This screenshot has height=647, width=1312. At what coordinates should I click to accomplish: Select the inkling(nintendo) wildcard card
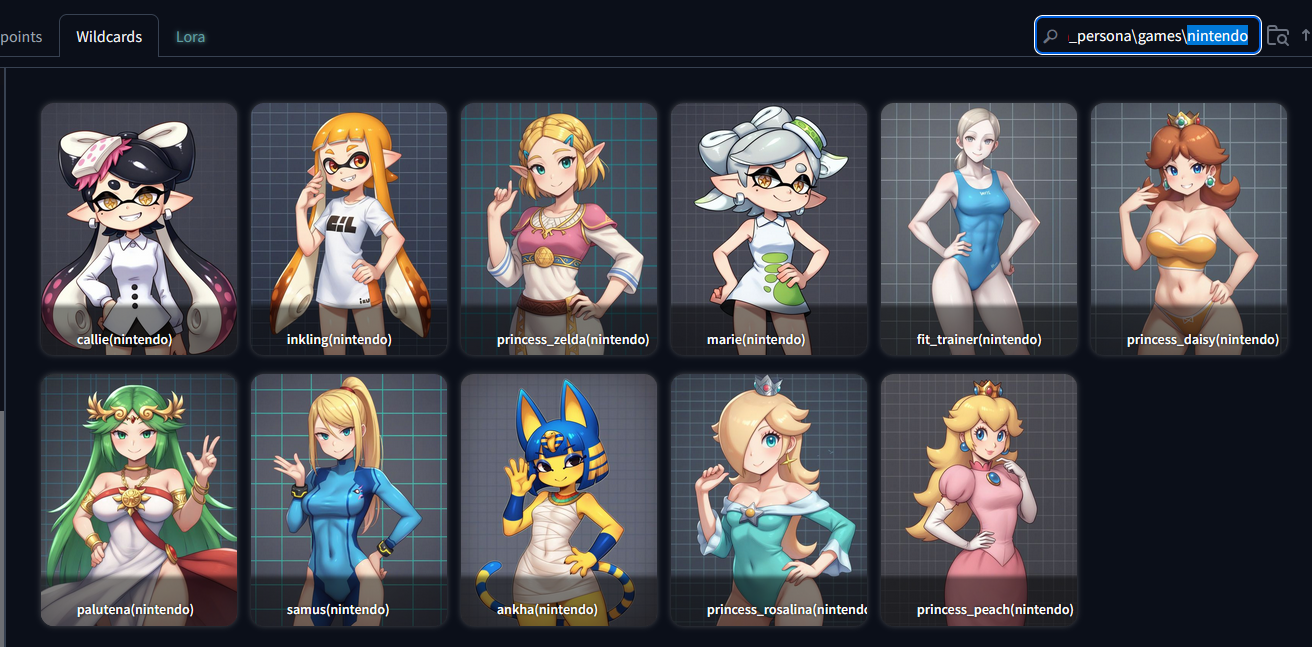349,229
